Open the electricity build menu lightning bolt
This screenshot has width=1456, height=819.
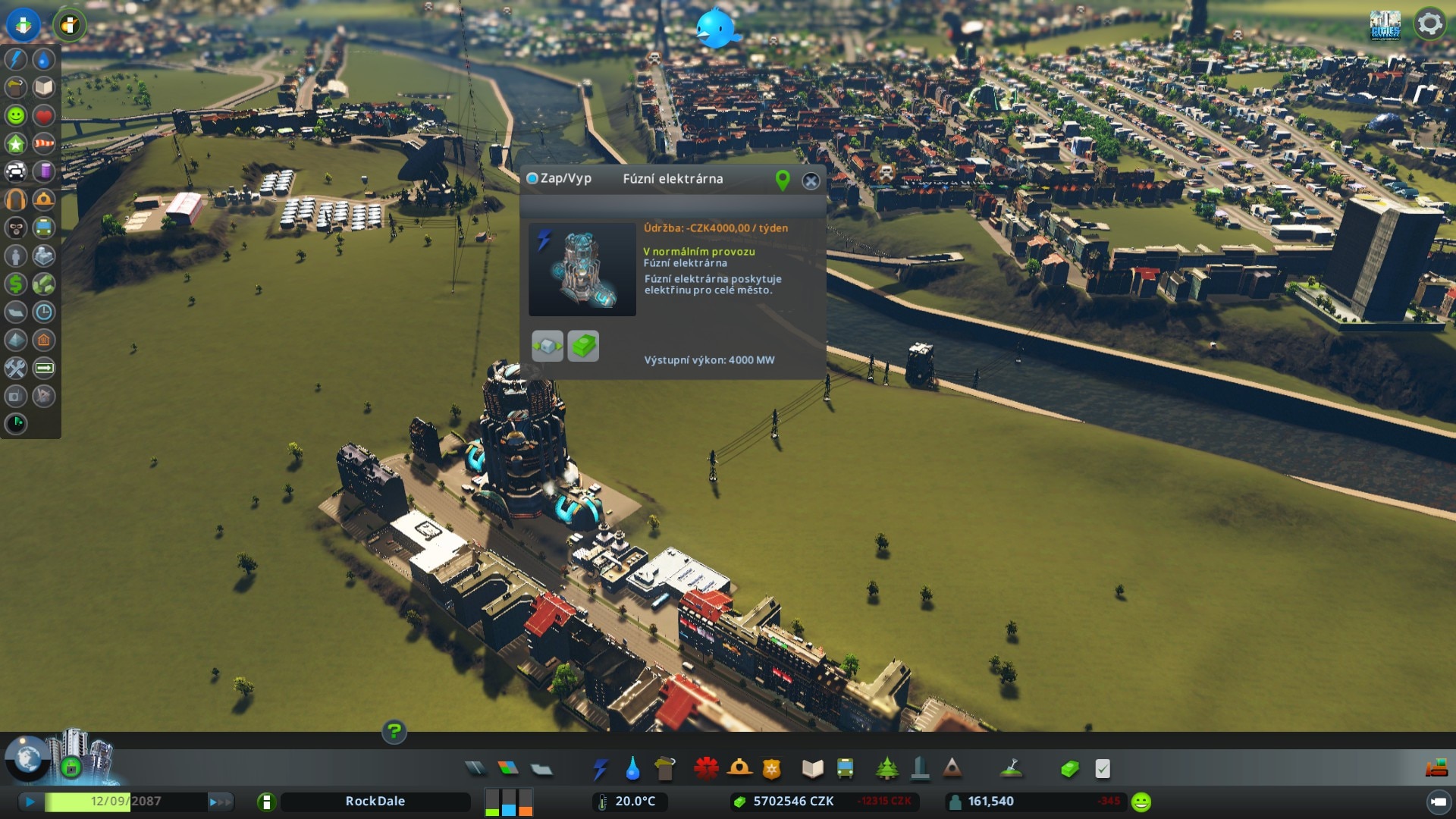(x=600, y=769)
